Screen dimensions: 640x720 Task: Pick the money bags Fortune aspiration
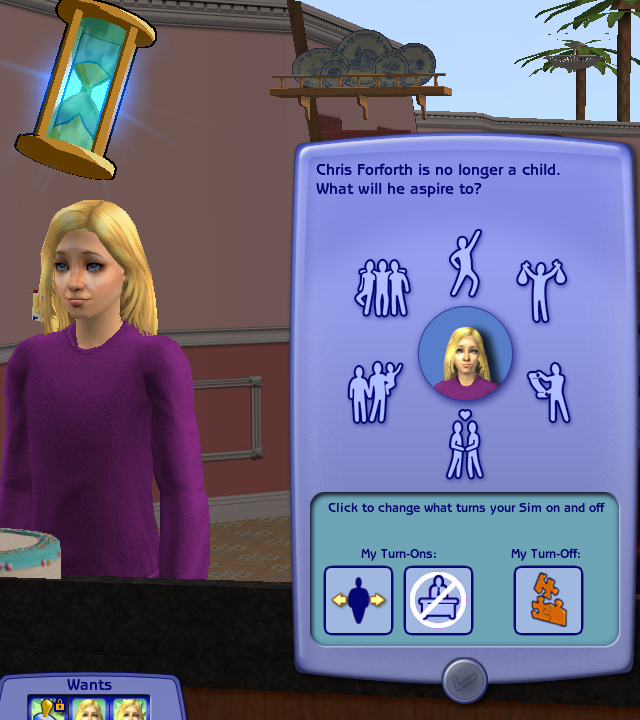(x=541, y=289)
